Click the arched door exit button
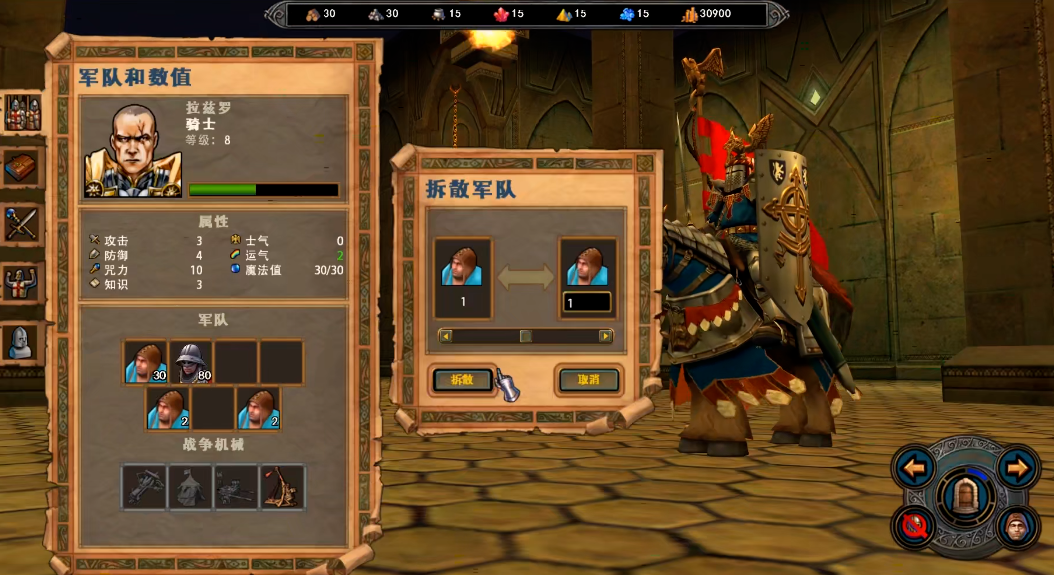1054x575 pixels. point(966,496)
